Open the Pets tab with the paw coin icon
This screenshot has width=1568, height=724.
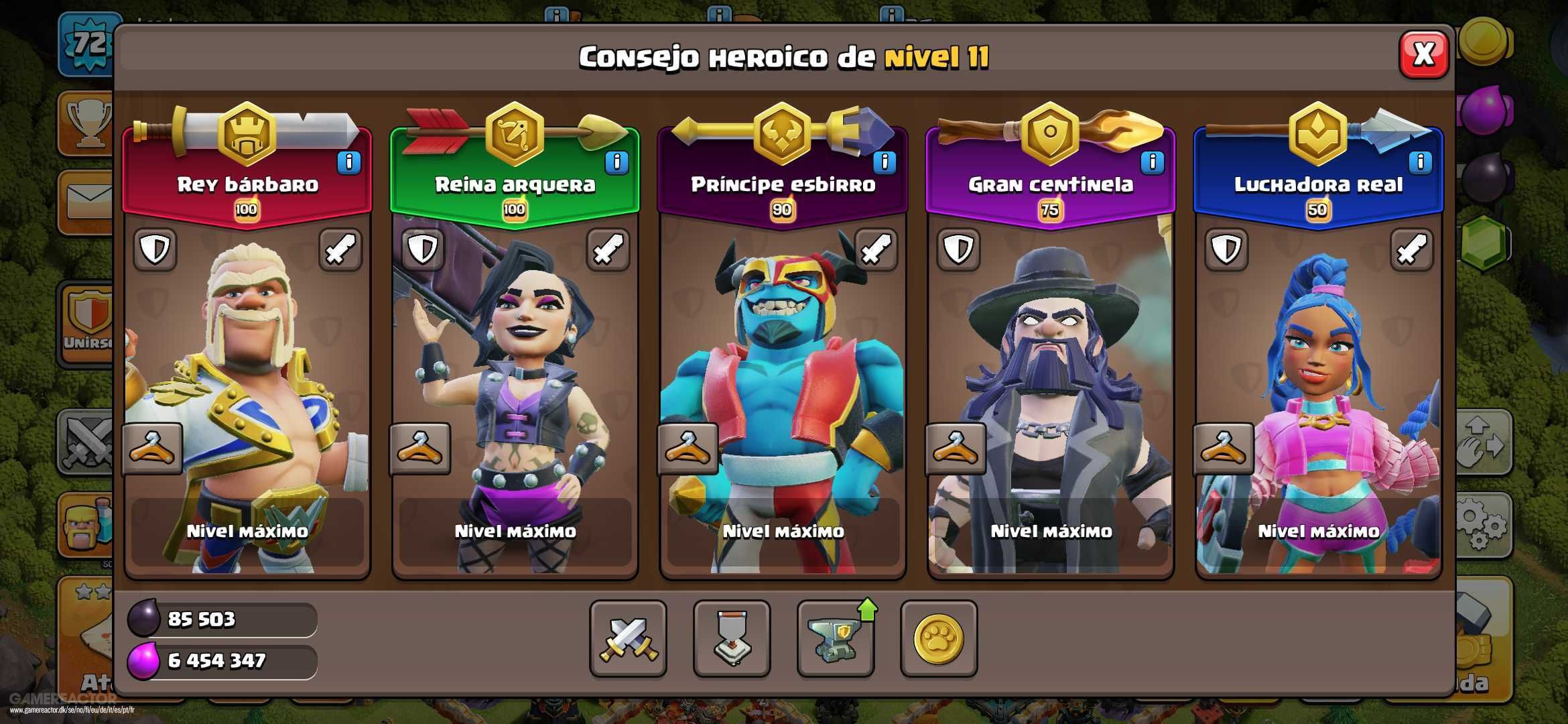[x=937, y=640]
